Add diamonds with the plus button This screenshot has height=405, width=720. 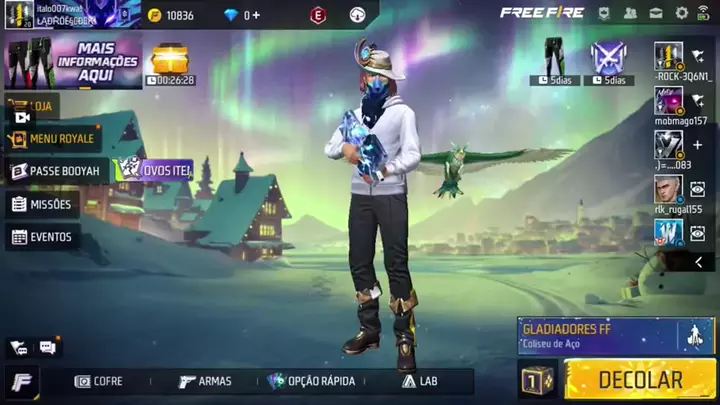256,15
